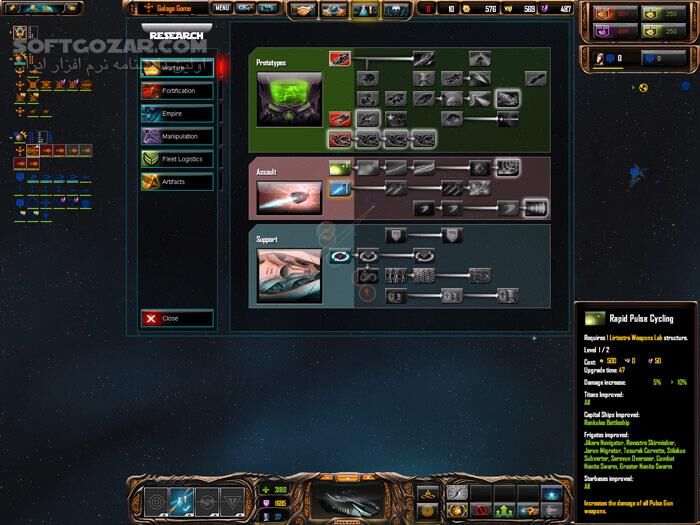Click the research flask button in top bar
The width and height of the screenshot is (700, 525).
tap(364, 9)
